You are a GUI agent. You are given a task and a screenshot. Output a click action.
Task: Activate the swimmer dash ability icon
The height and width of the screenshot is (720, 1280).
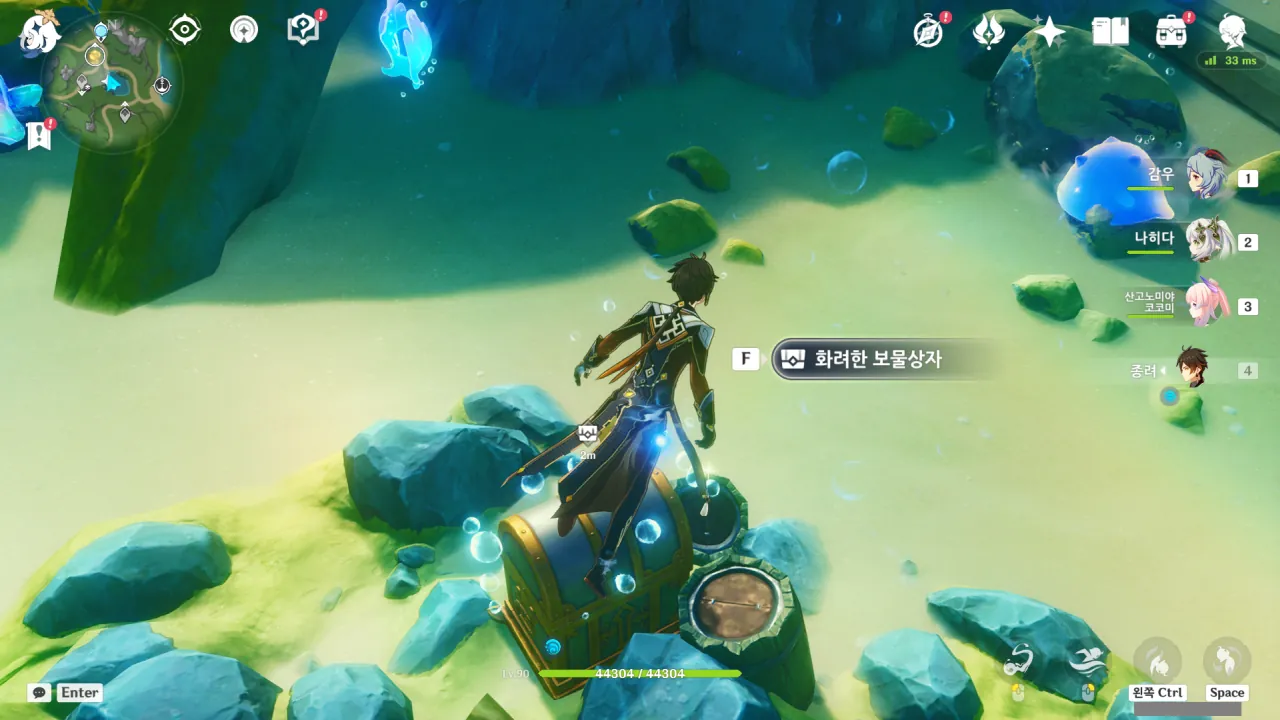(1087, 661)
